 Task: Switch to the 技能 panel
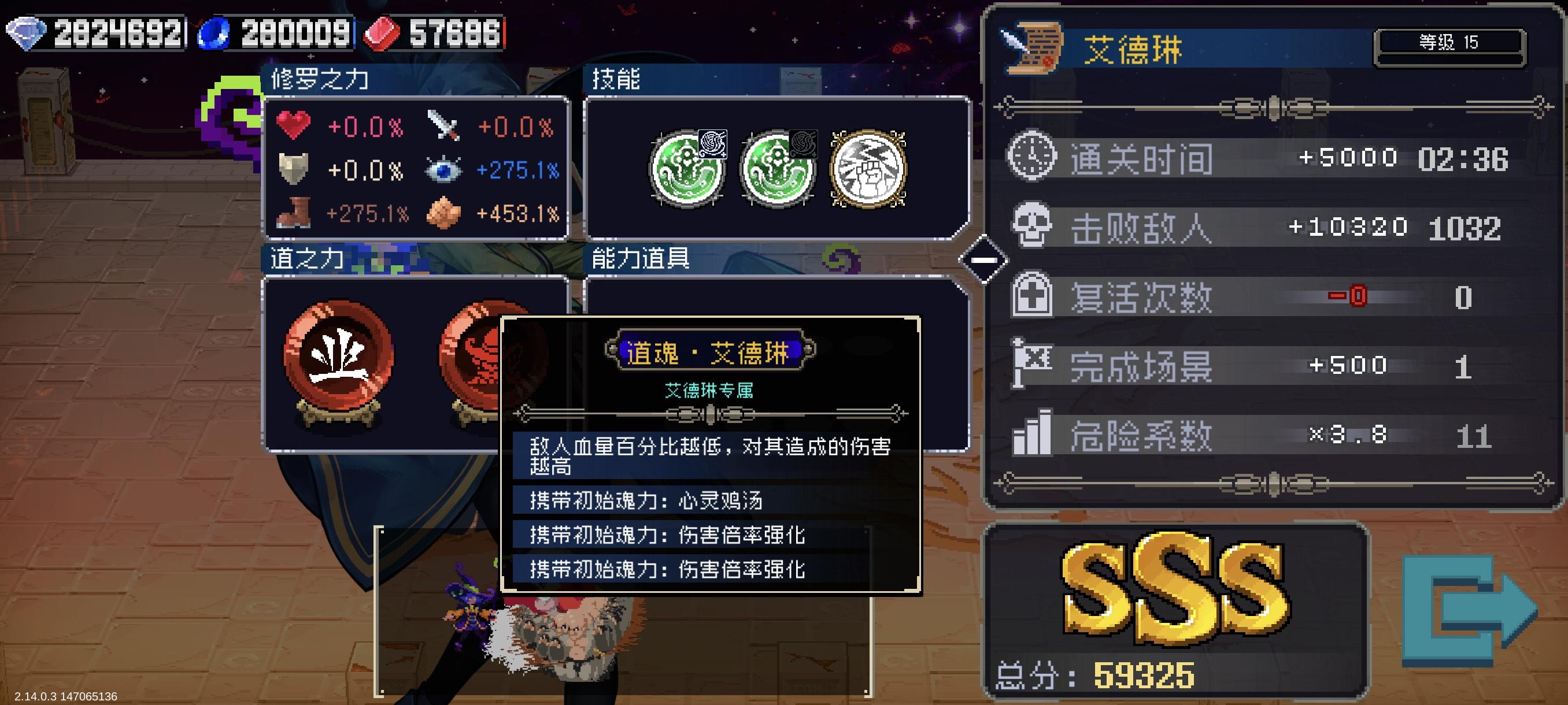coord(616,78)
